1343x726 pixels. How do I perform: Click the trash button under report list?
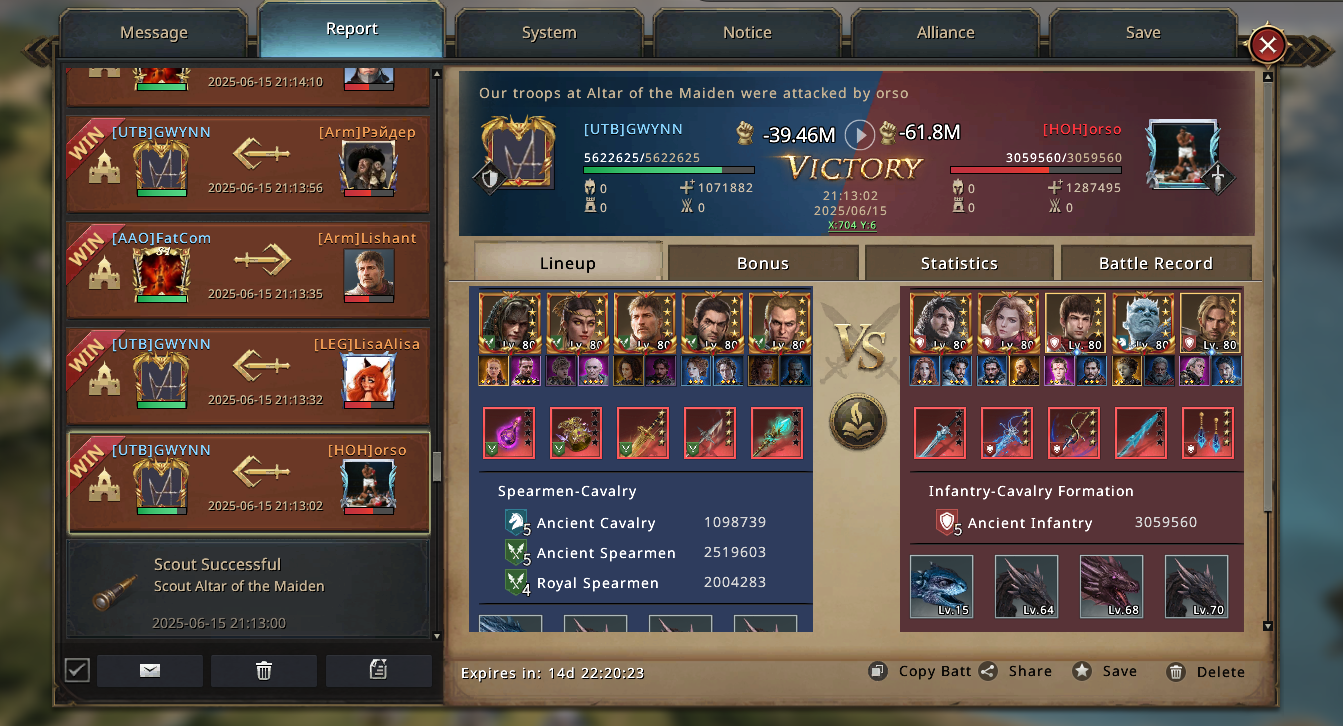(x=264, y=670)
